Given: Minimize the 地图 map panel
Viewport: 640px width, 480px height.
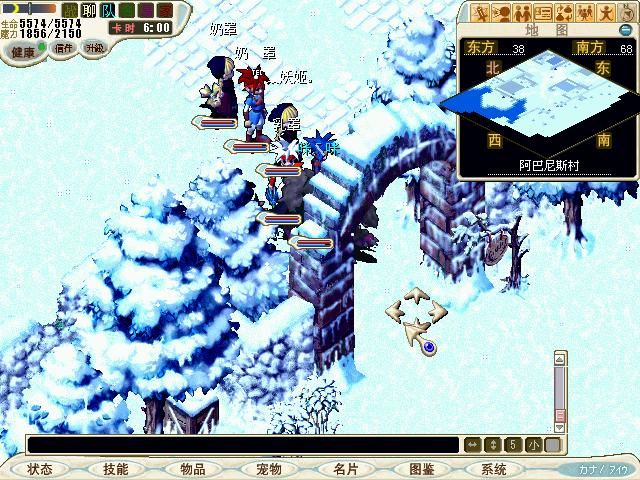Looking at the screenshot, I should (624, 30).
